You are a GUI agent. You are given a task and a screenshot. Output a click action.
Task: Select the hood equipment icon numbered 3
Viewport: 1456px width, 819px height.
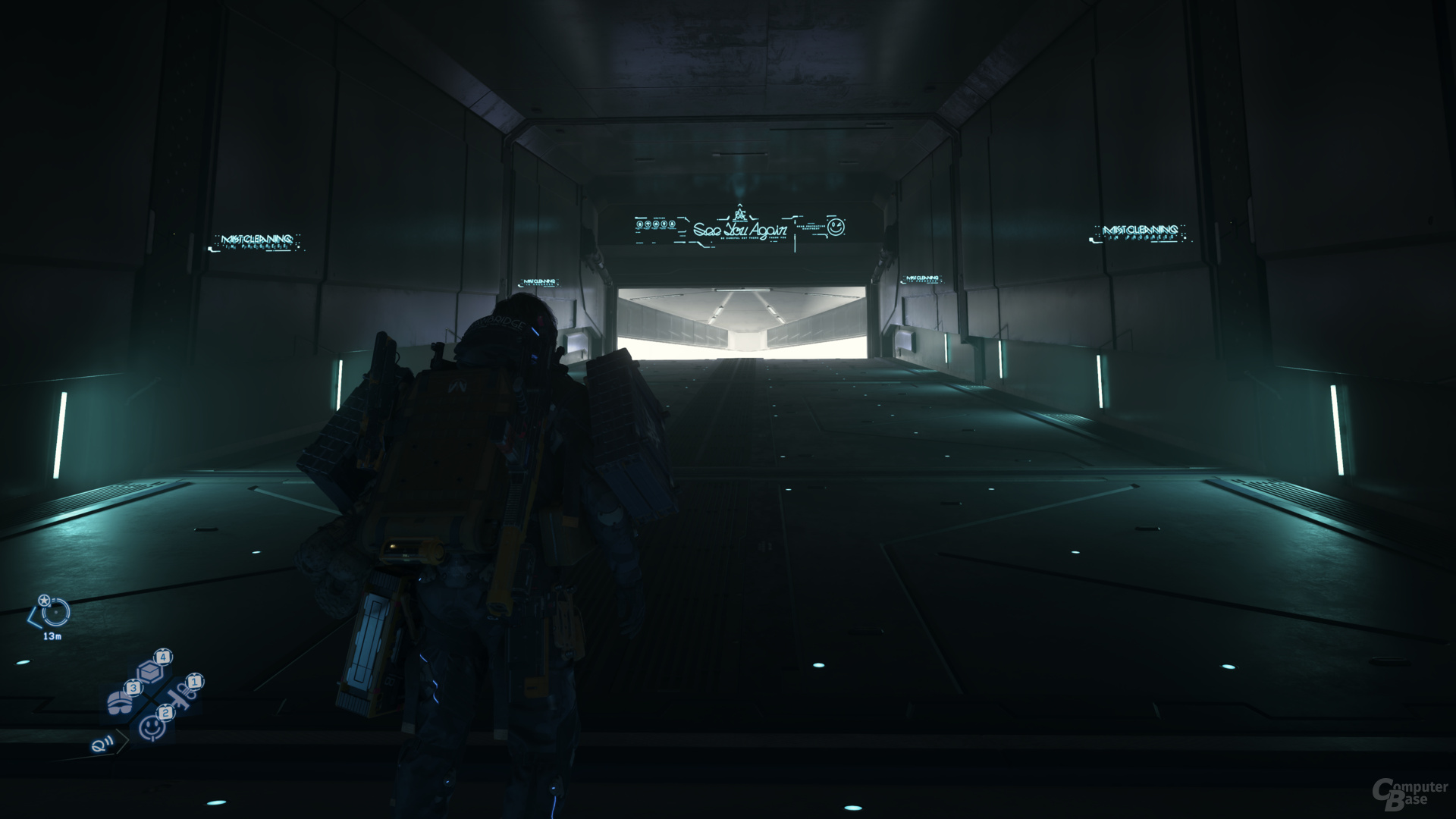[x=121, y=701]
